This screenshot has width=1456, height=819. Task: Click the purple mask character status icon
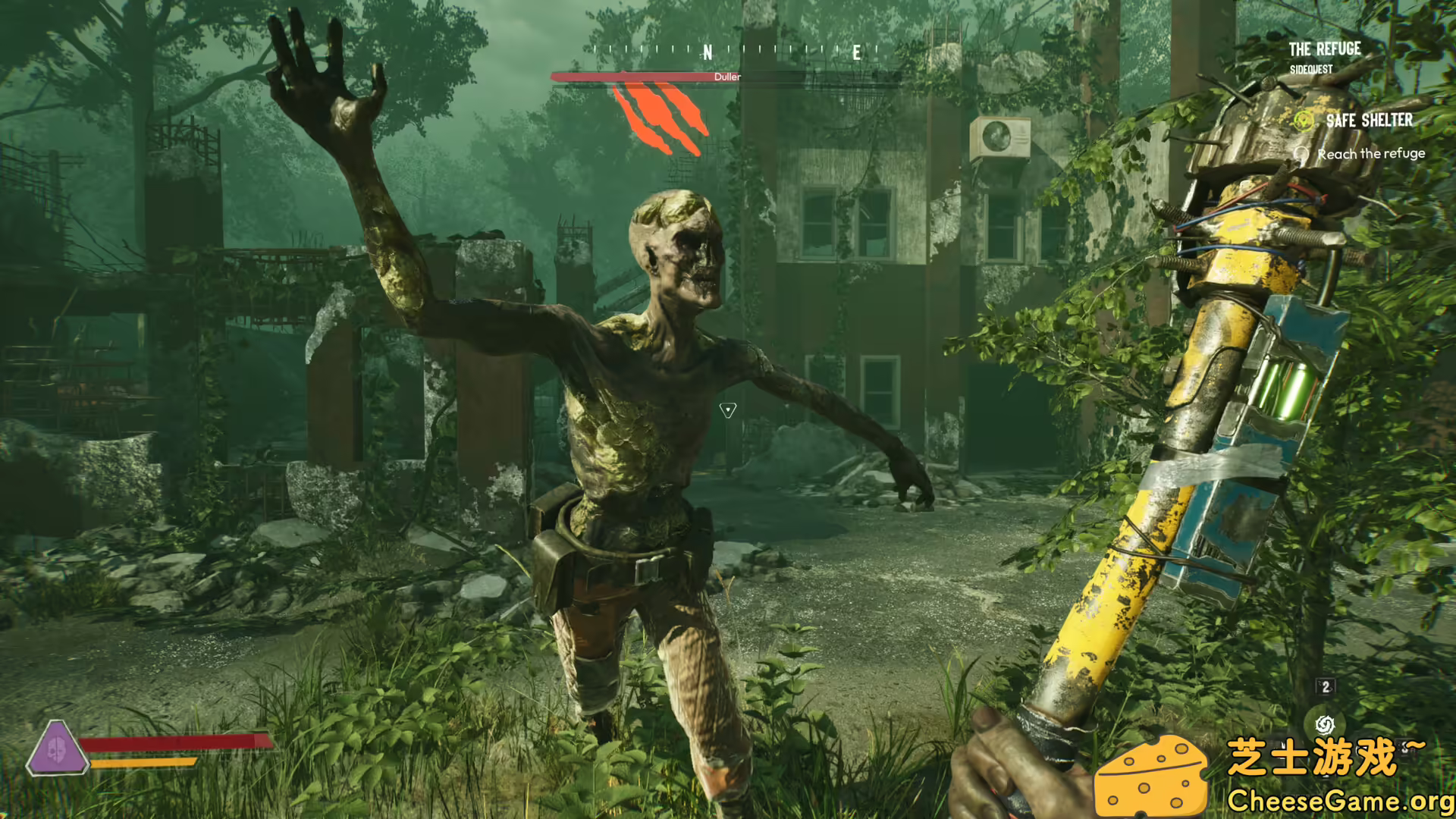(56, 749)
